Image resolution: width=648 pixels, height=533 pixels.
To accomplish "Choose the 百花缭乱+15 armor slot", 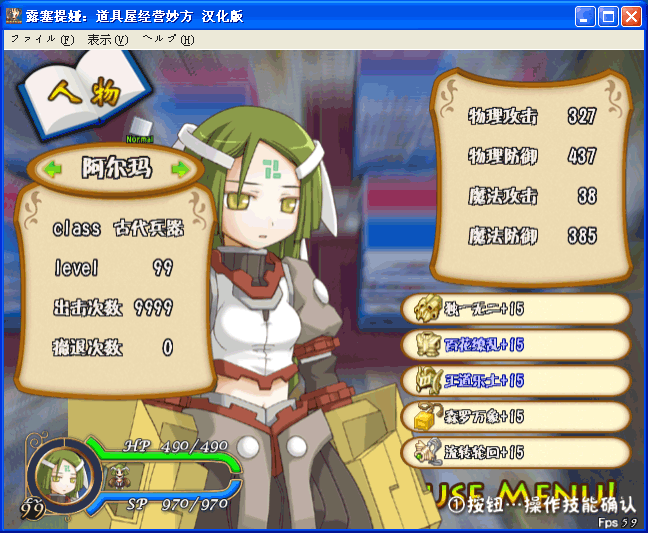I will 516,345.
